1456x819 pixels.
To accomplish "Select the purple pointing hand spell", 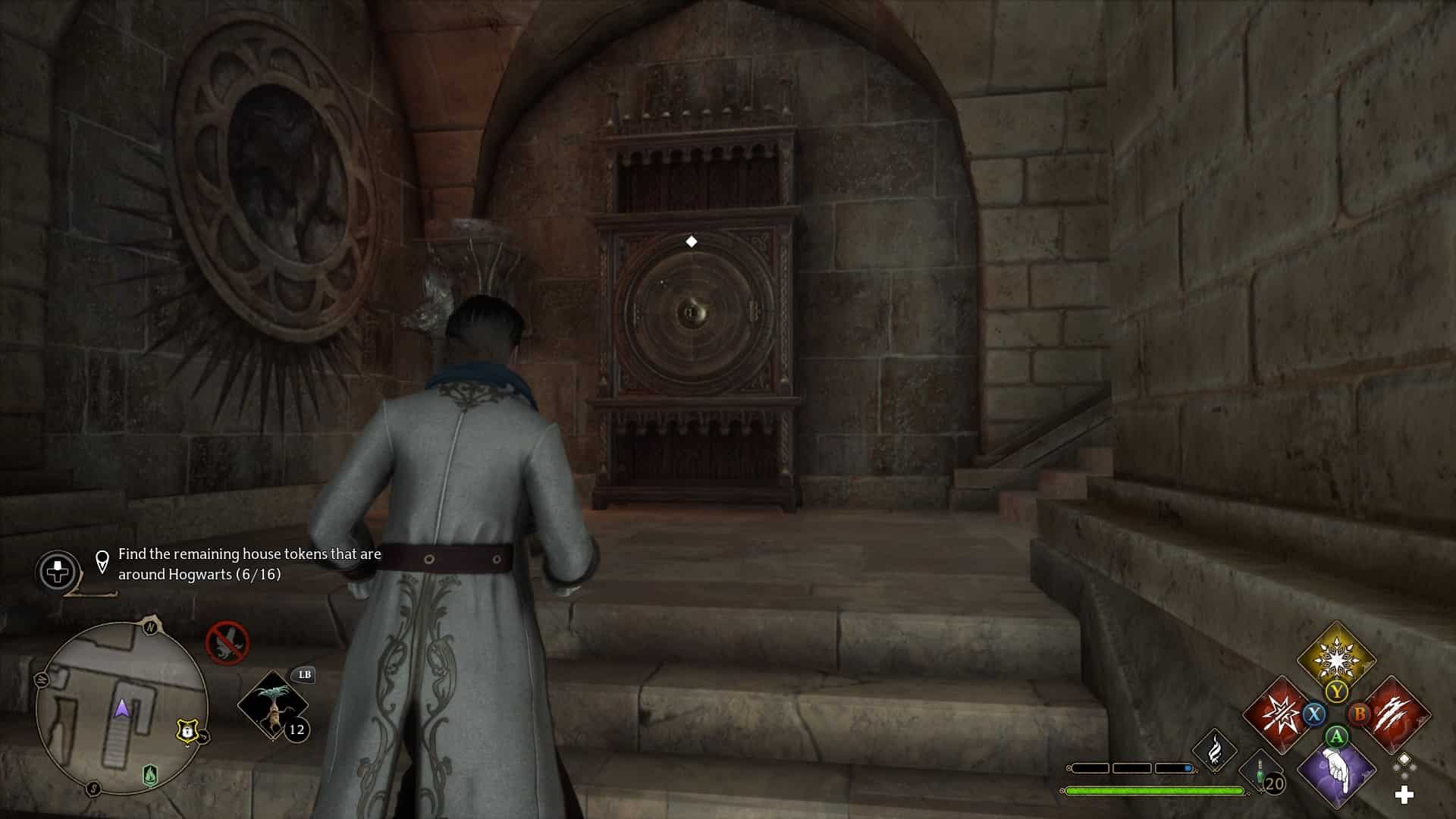I will pyautogui.click(x=1336, y=772).
